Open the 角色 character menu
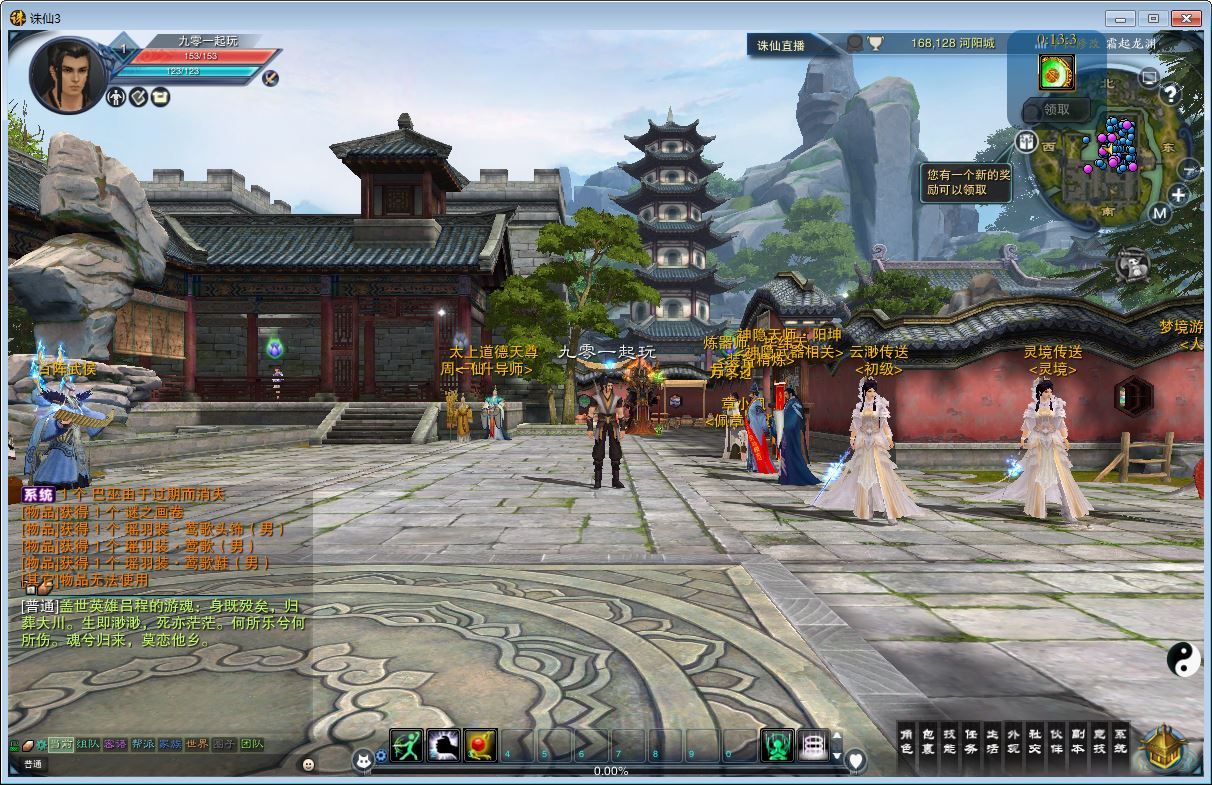The image size is (1212, 785). pyautogui.click(x=906, y=741)
